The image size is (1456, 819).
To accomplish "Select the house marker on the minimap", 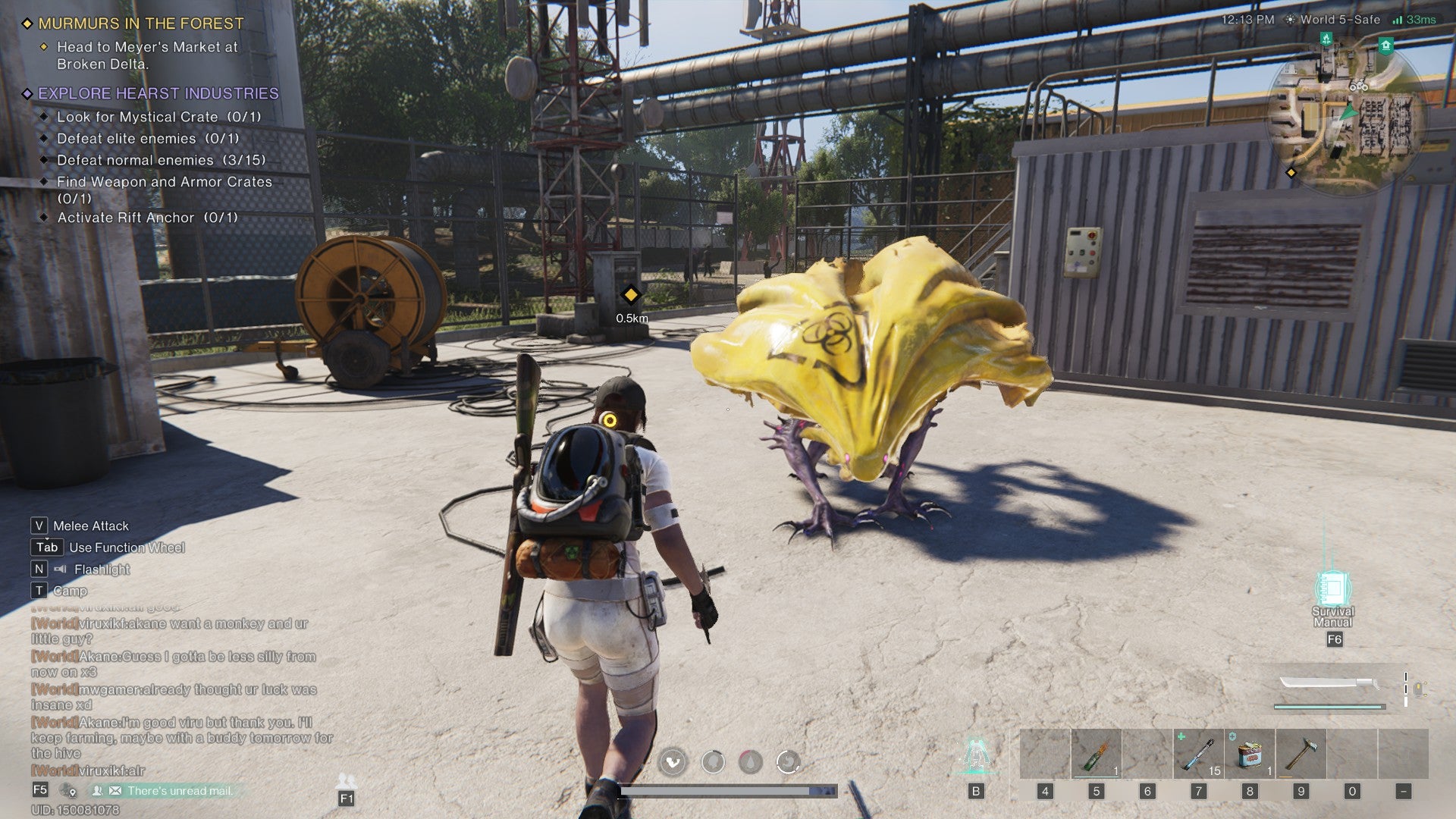I will click(x=1386, y=45).
